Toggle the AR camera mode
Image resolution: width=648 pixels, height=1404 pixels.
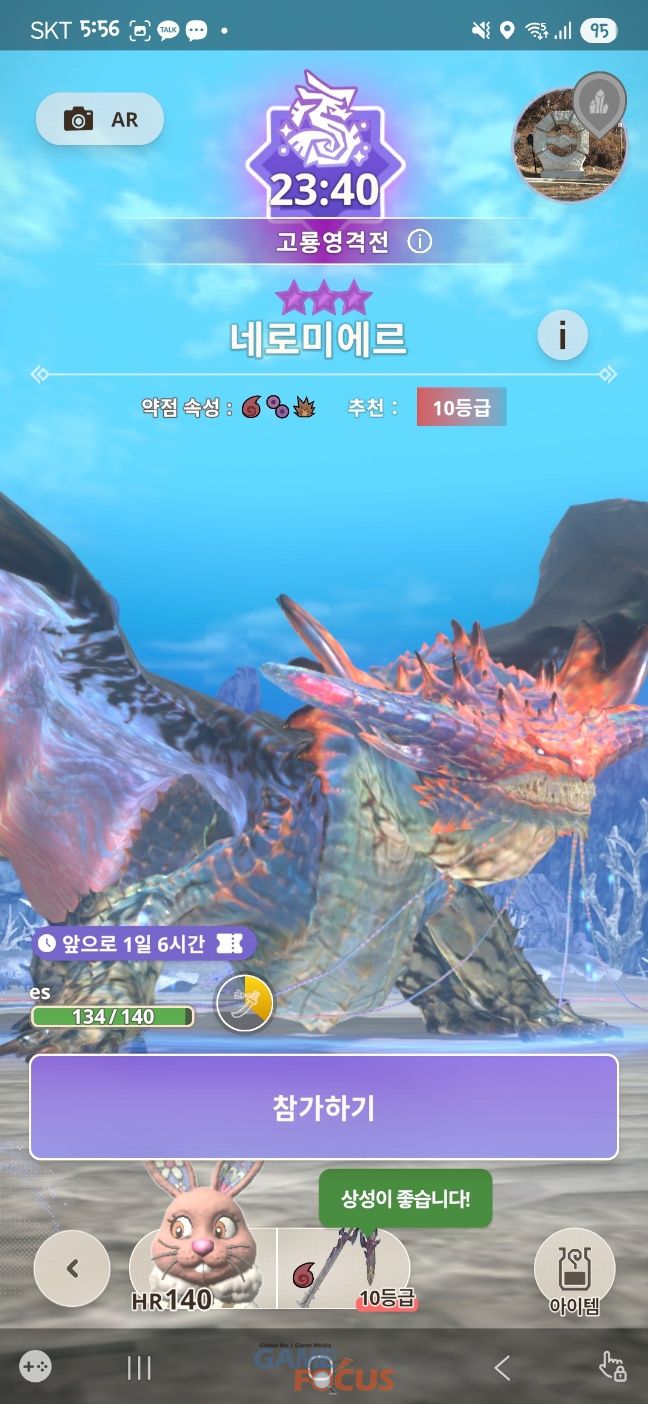click(99, 120)
